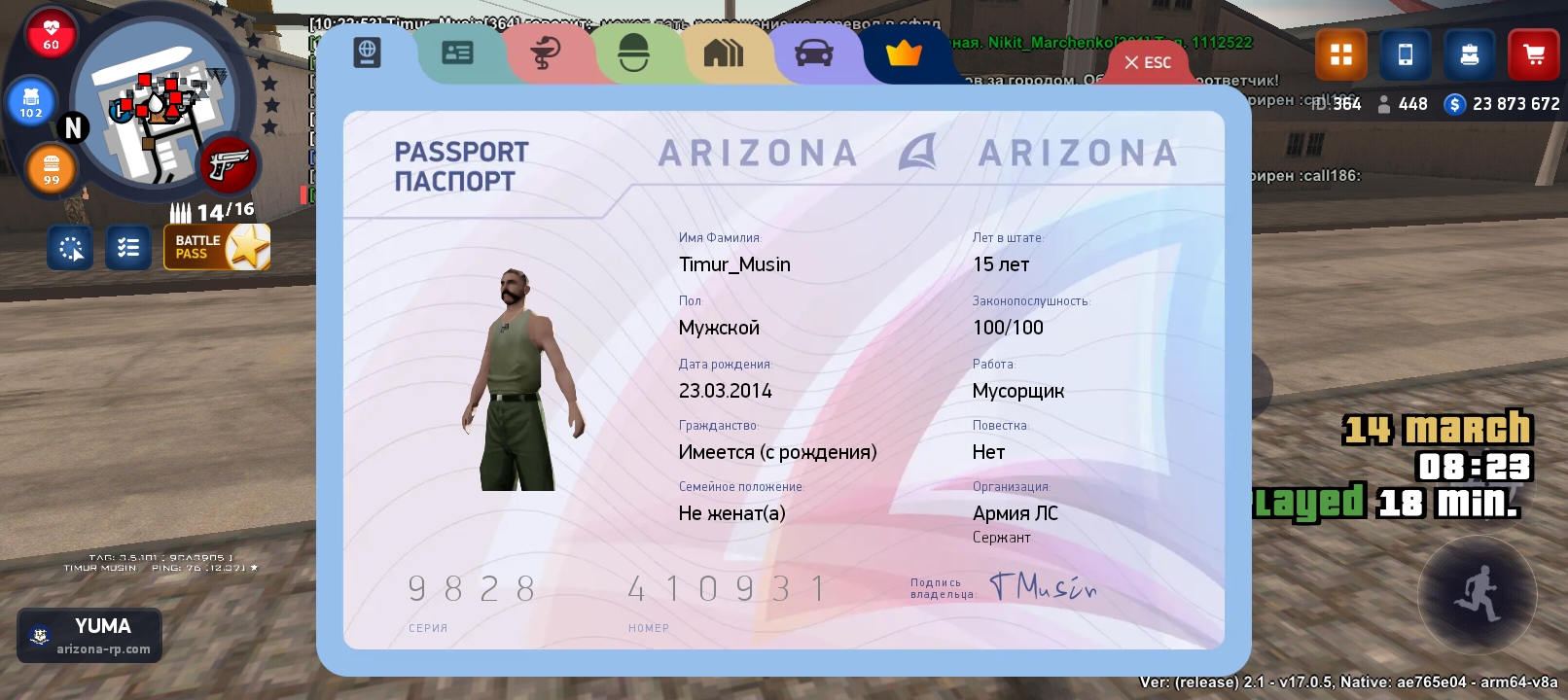The width and height of the screenshot is (1568, 700).
Task: Open the blue briefcase icon in top bar
Action: click(x=1470, y=54)
